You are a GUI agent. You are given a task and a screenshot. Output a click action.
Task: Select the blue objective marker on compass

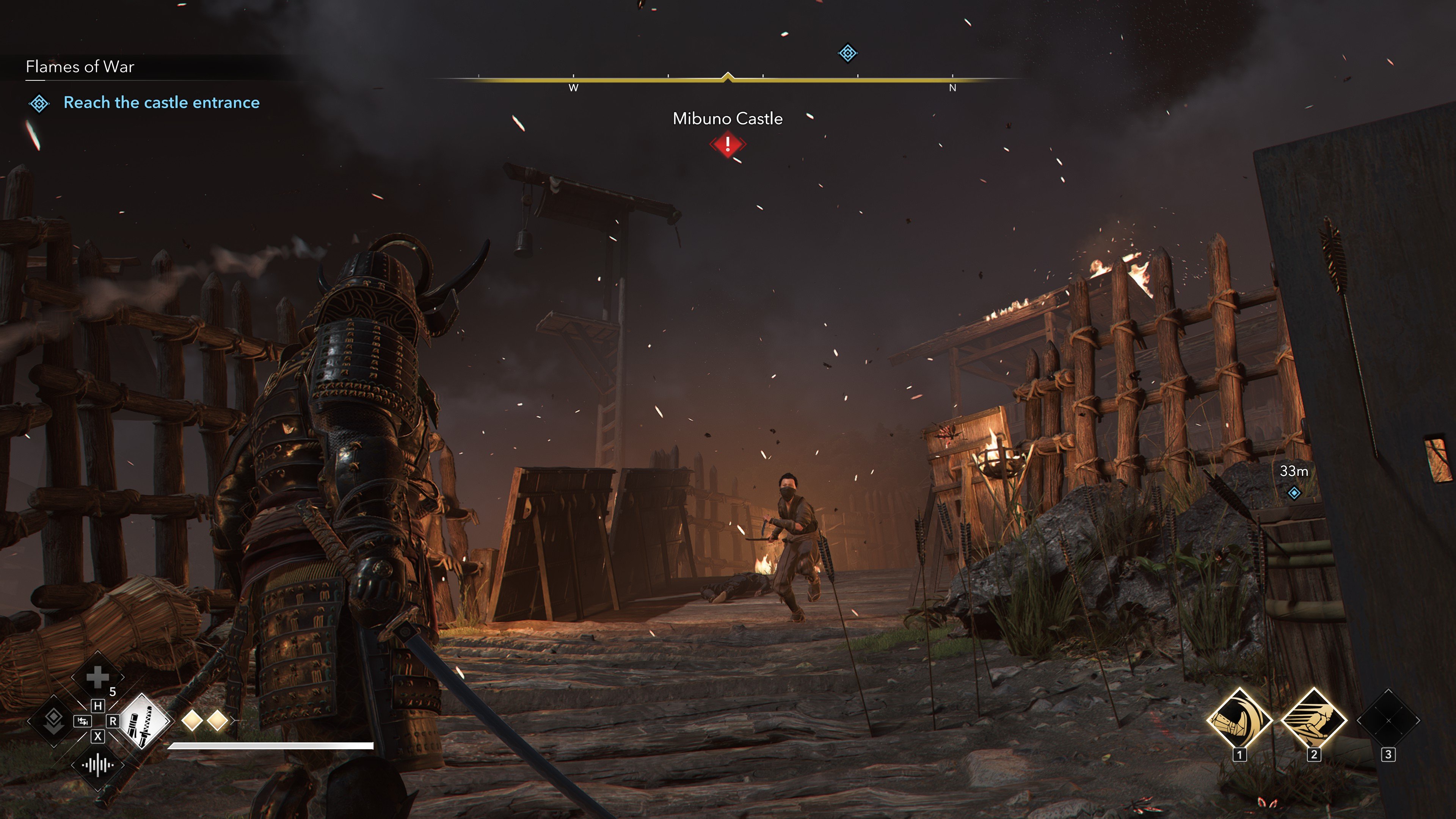click(847, 53)
